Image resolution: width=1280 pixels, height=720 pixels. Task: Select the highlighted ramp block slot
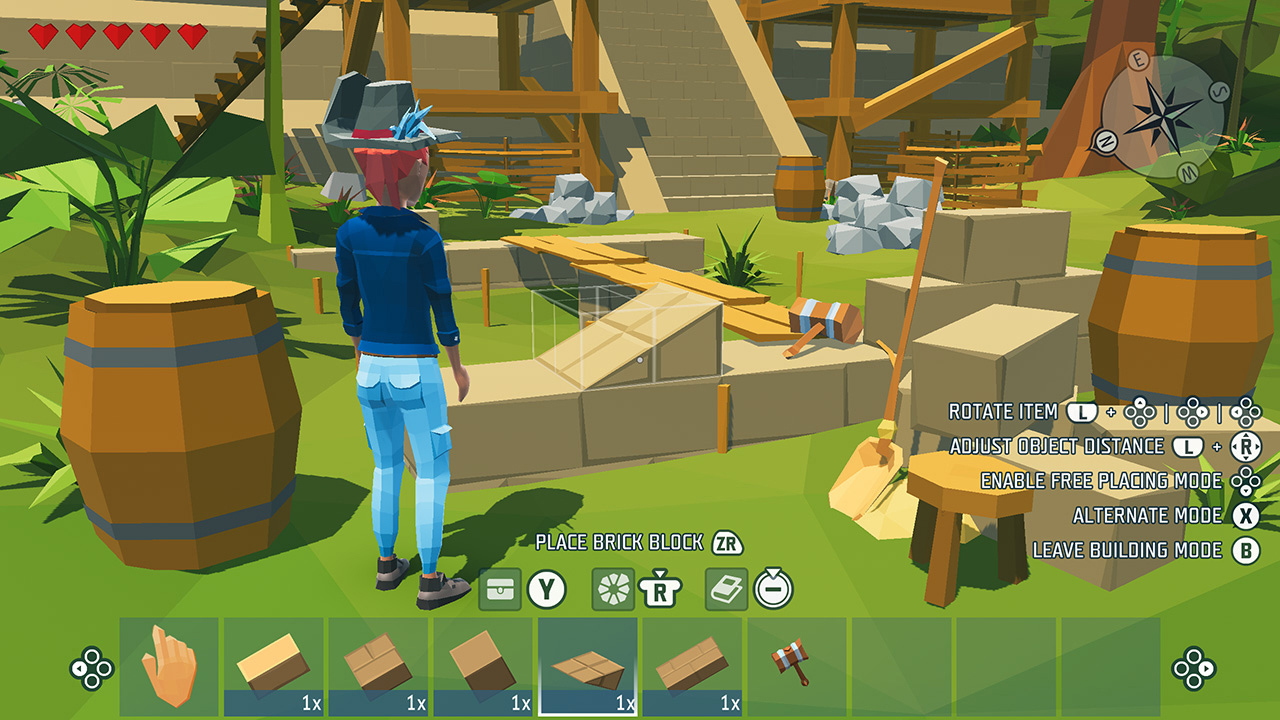coord(588,662)
